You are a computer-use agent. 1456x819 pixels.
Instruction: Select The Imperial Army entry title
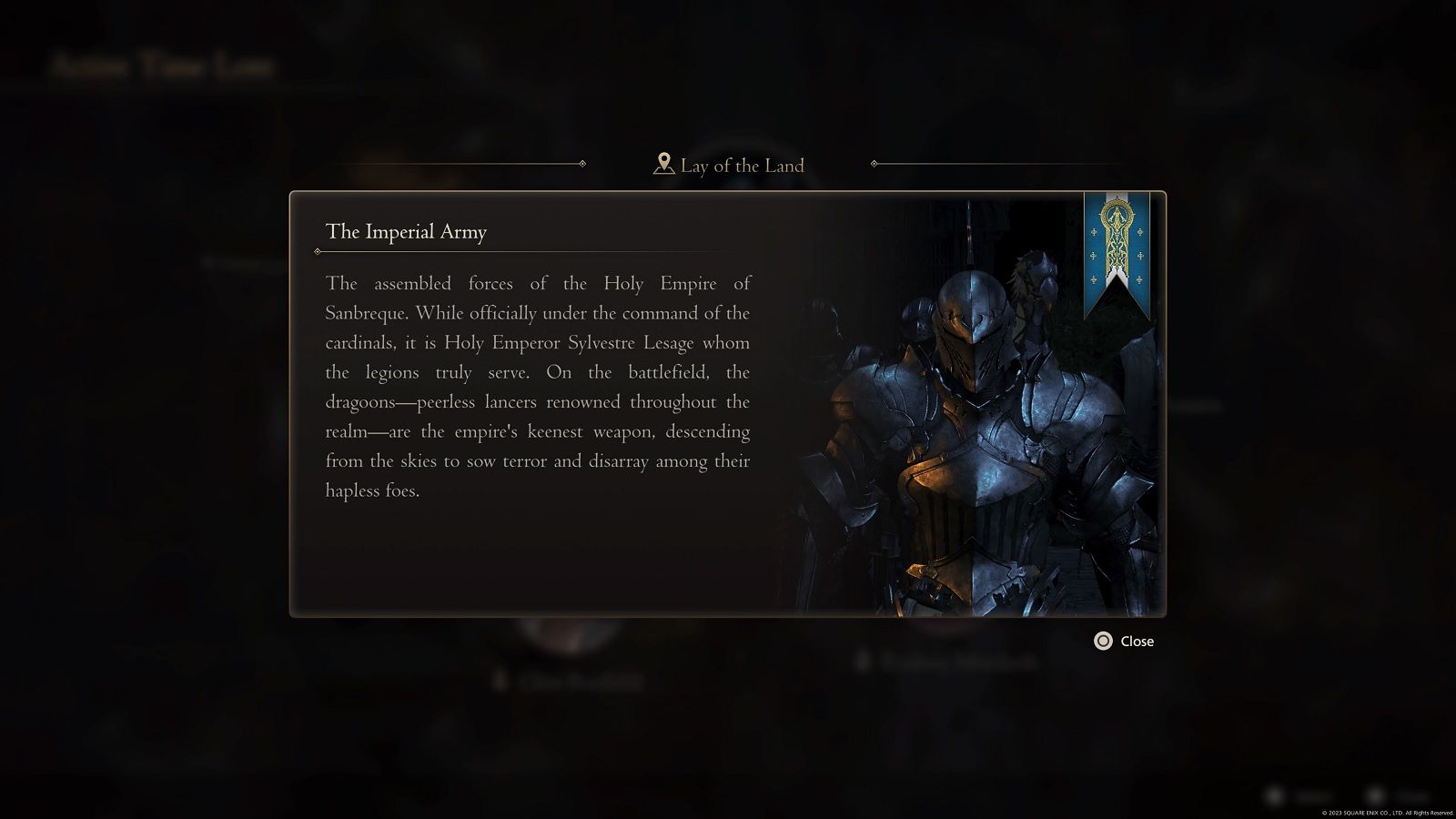tap(407, 233)
